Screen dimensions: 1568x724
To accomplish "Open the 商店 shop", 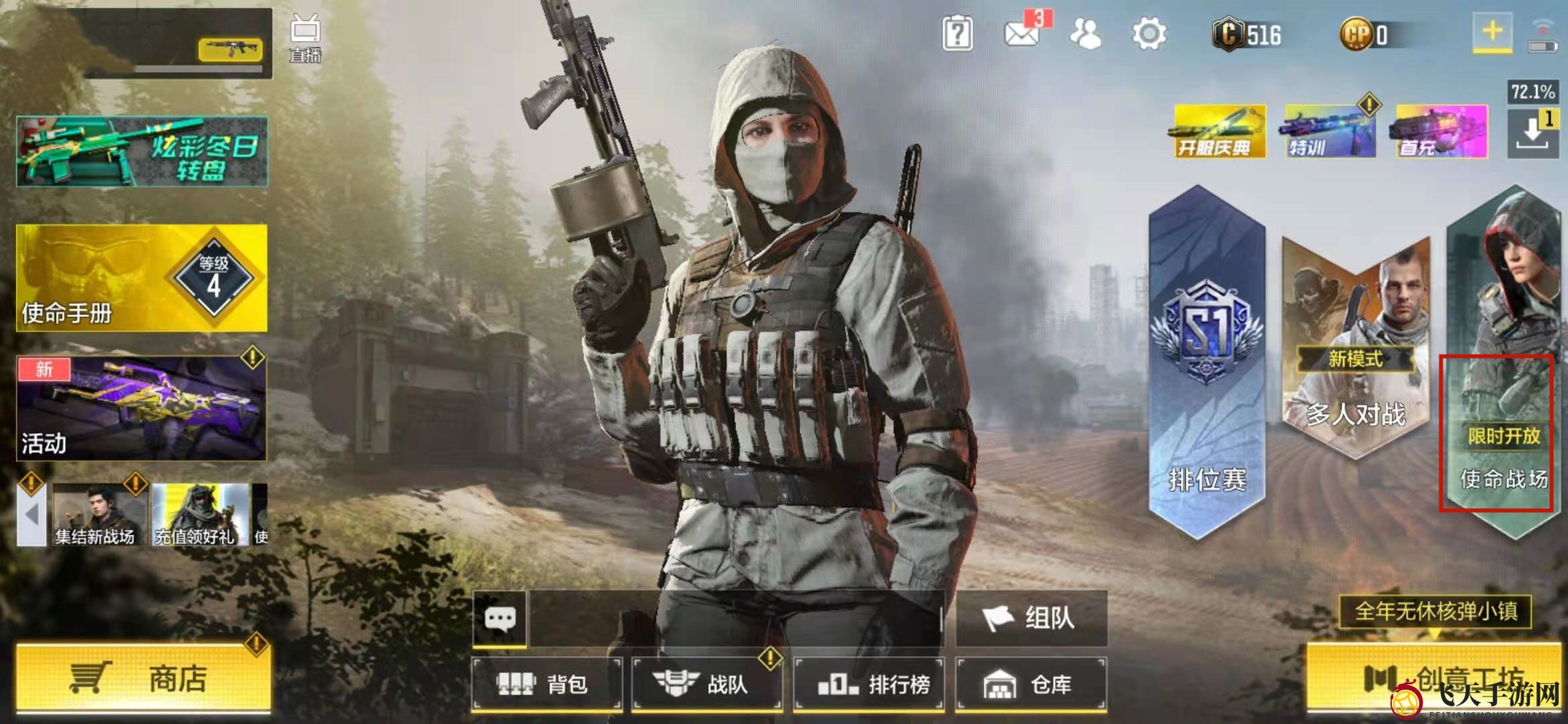I will 143,678.
